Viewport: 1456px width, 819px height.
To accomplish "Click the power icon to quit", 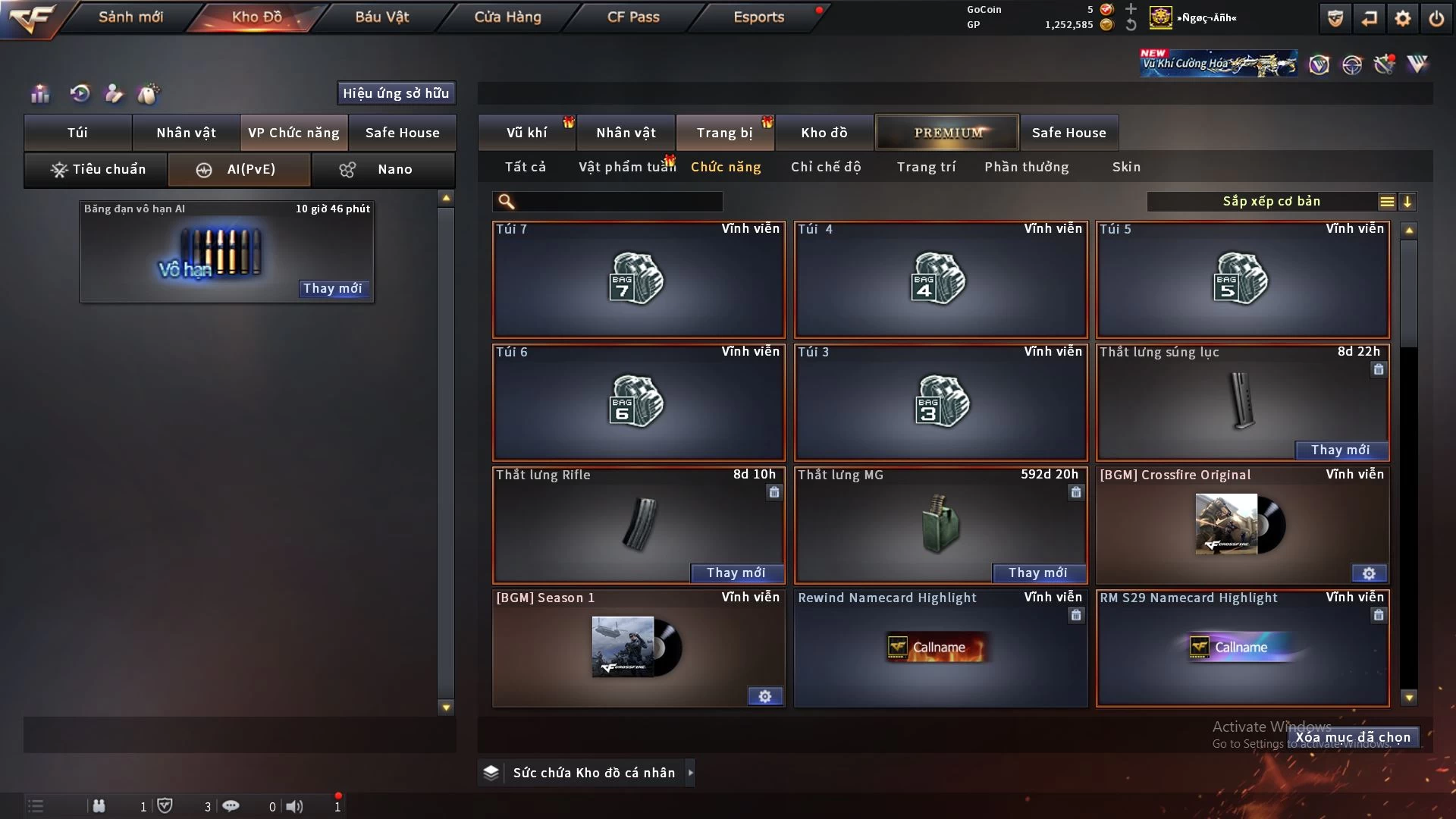I will 1436,18.
